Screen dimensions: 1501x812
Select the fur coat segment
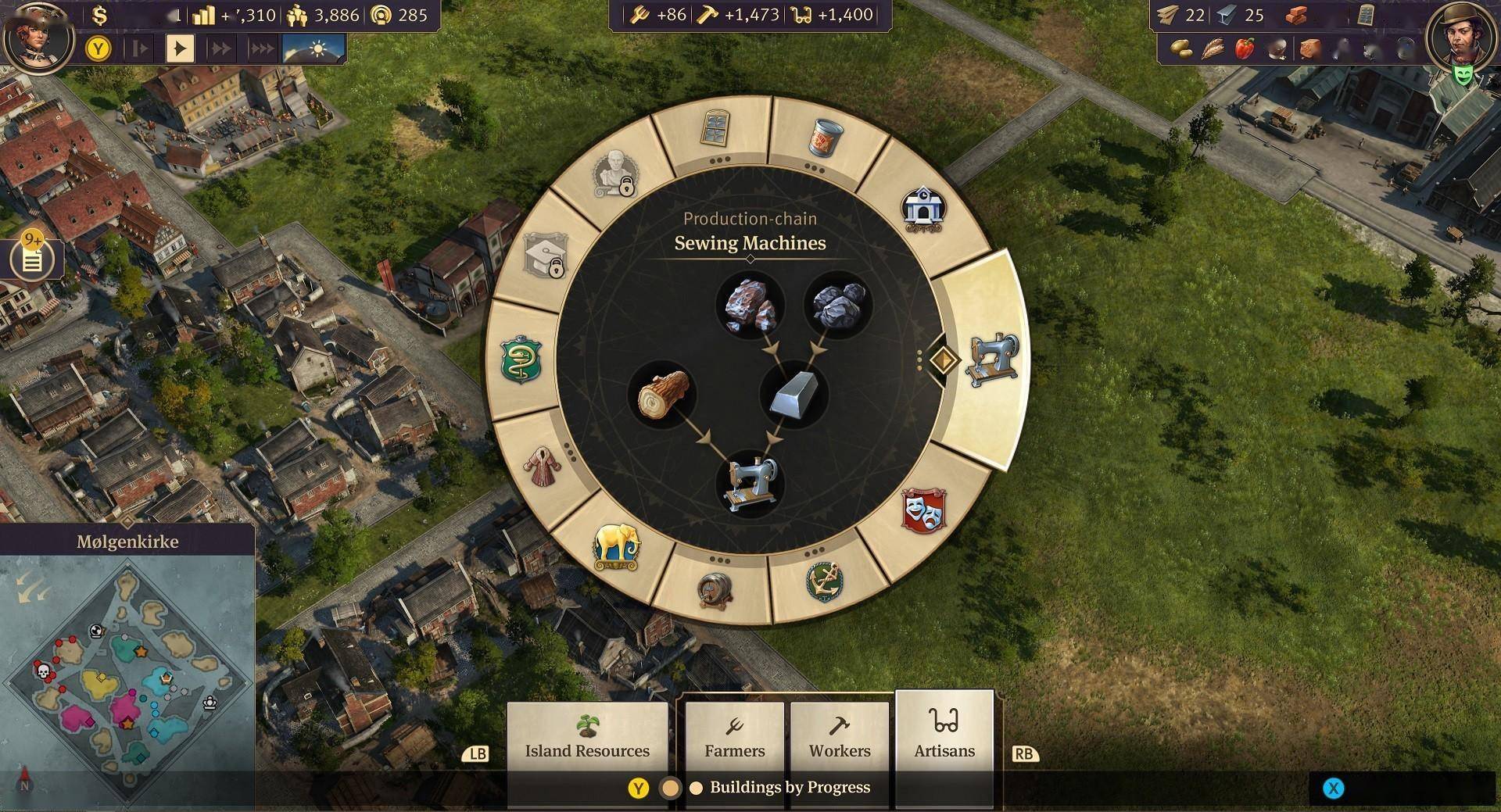tap(542, 468)
